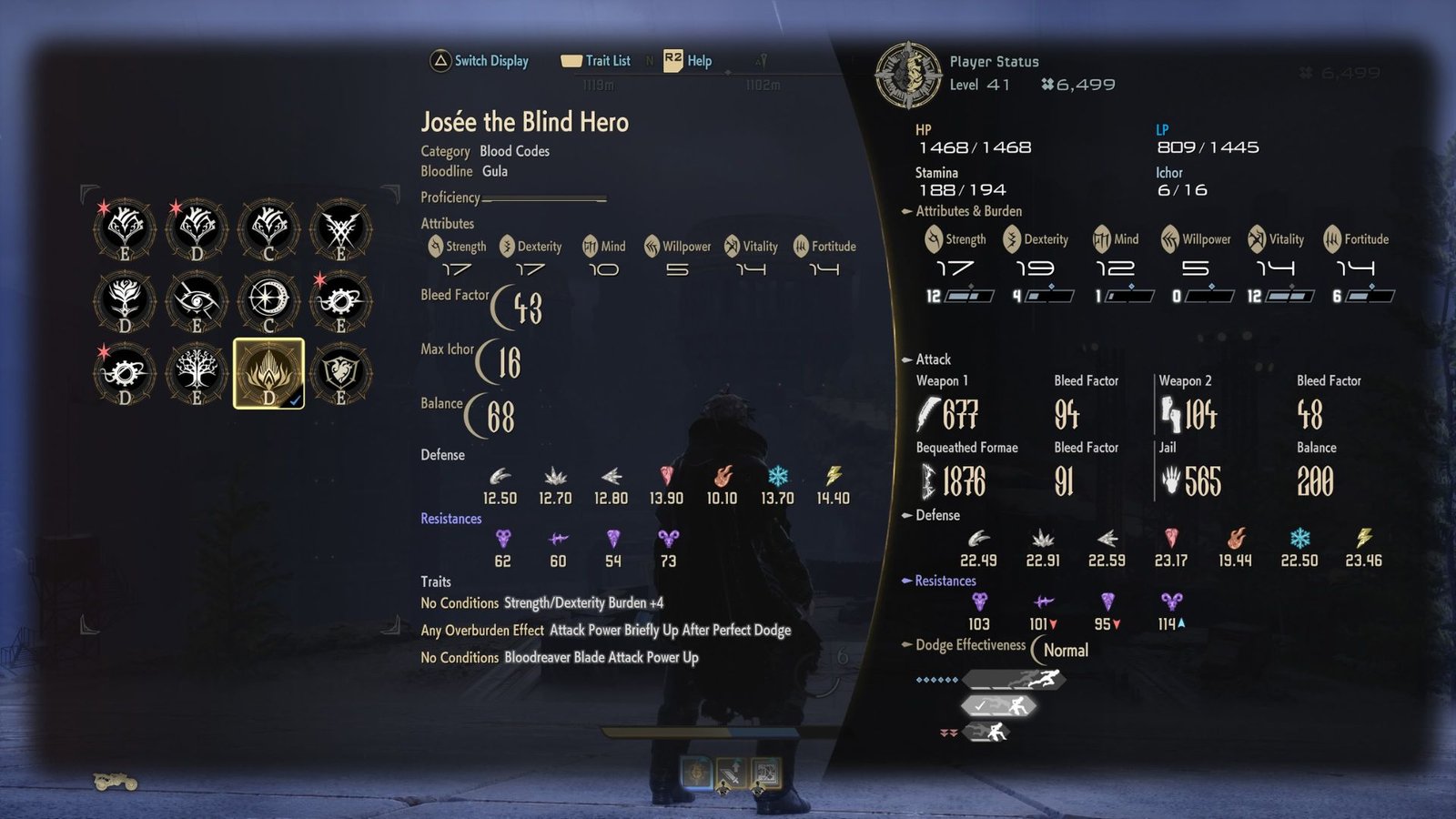Open the Trait List tab

(596, 60)
